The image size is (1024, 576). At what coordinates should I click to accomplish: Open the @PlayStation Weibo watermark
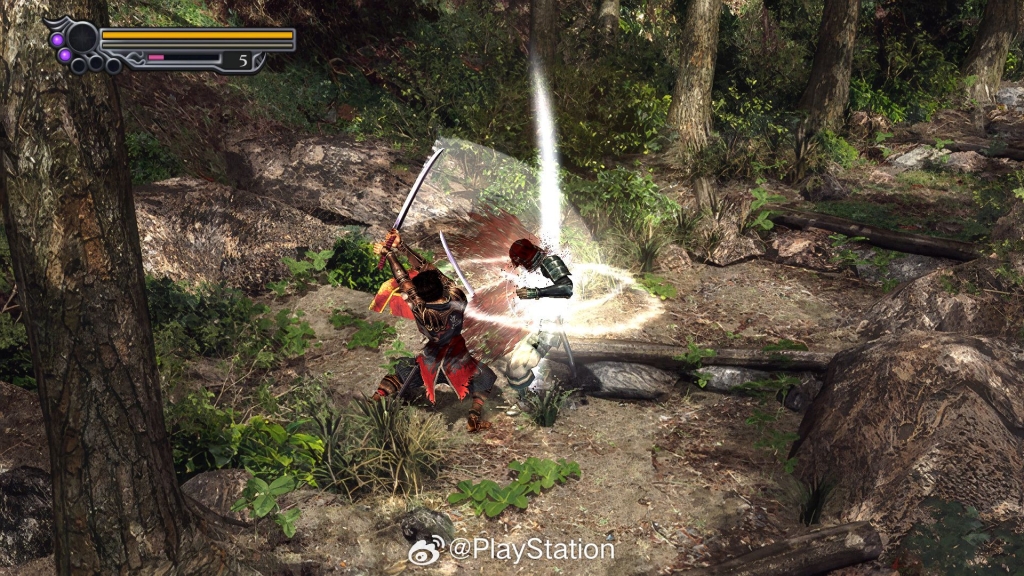(x=511, y=549)
